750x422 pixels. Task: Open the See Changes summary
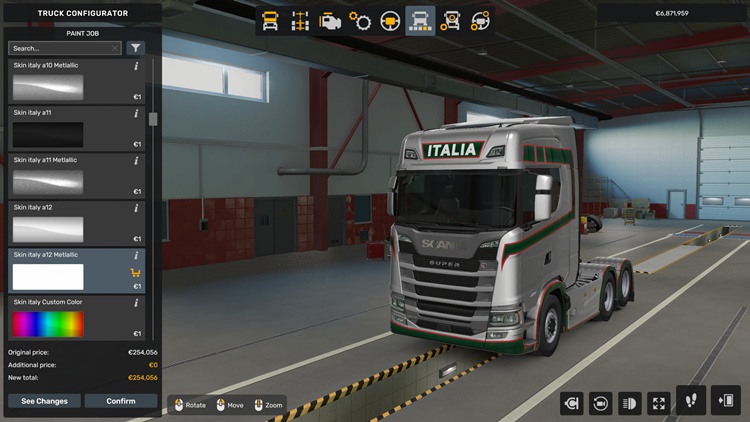pos(44,401)
